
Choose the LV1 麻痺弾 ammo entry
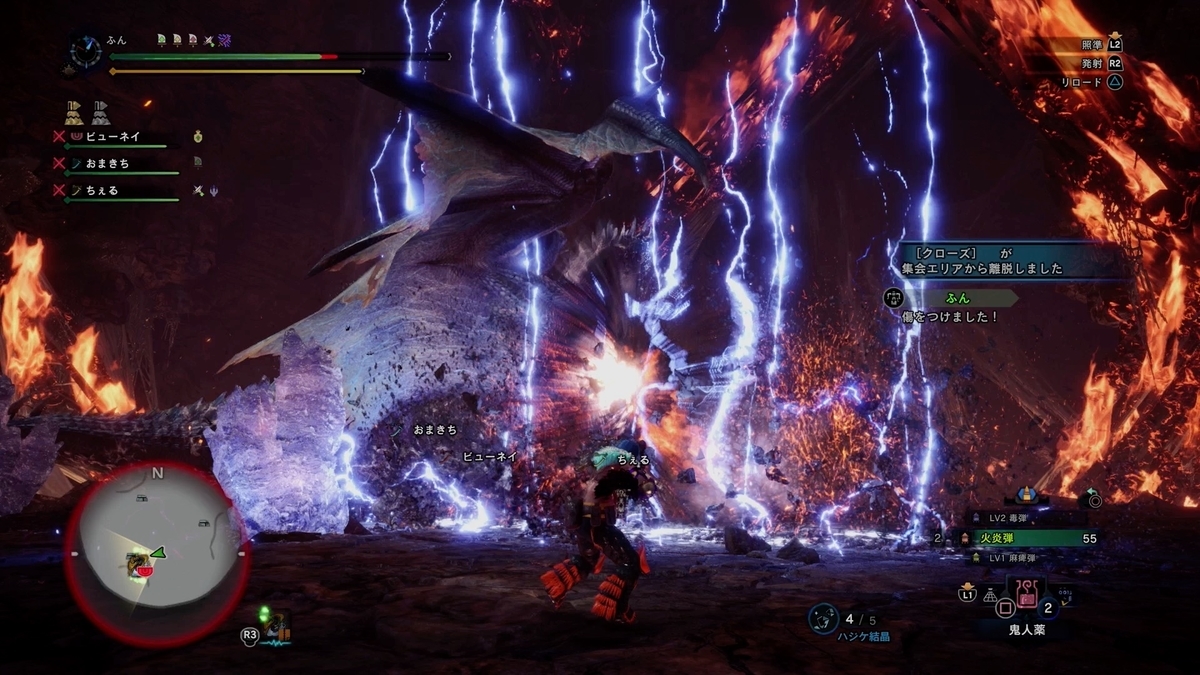(x=1020, y=558)
